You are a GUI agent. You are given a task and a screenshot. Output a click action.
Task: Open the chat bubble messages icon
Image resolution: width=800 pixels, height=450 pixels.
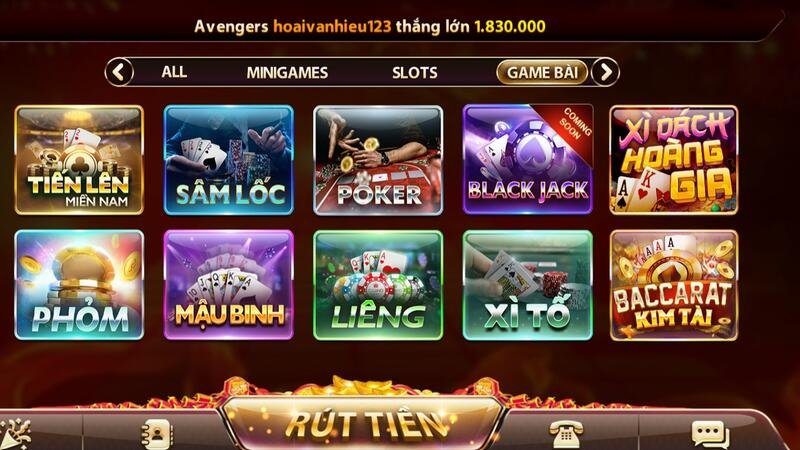710,433
